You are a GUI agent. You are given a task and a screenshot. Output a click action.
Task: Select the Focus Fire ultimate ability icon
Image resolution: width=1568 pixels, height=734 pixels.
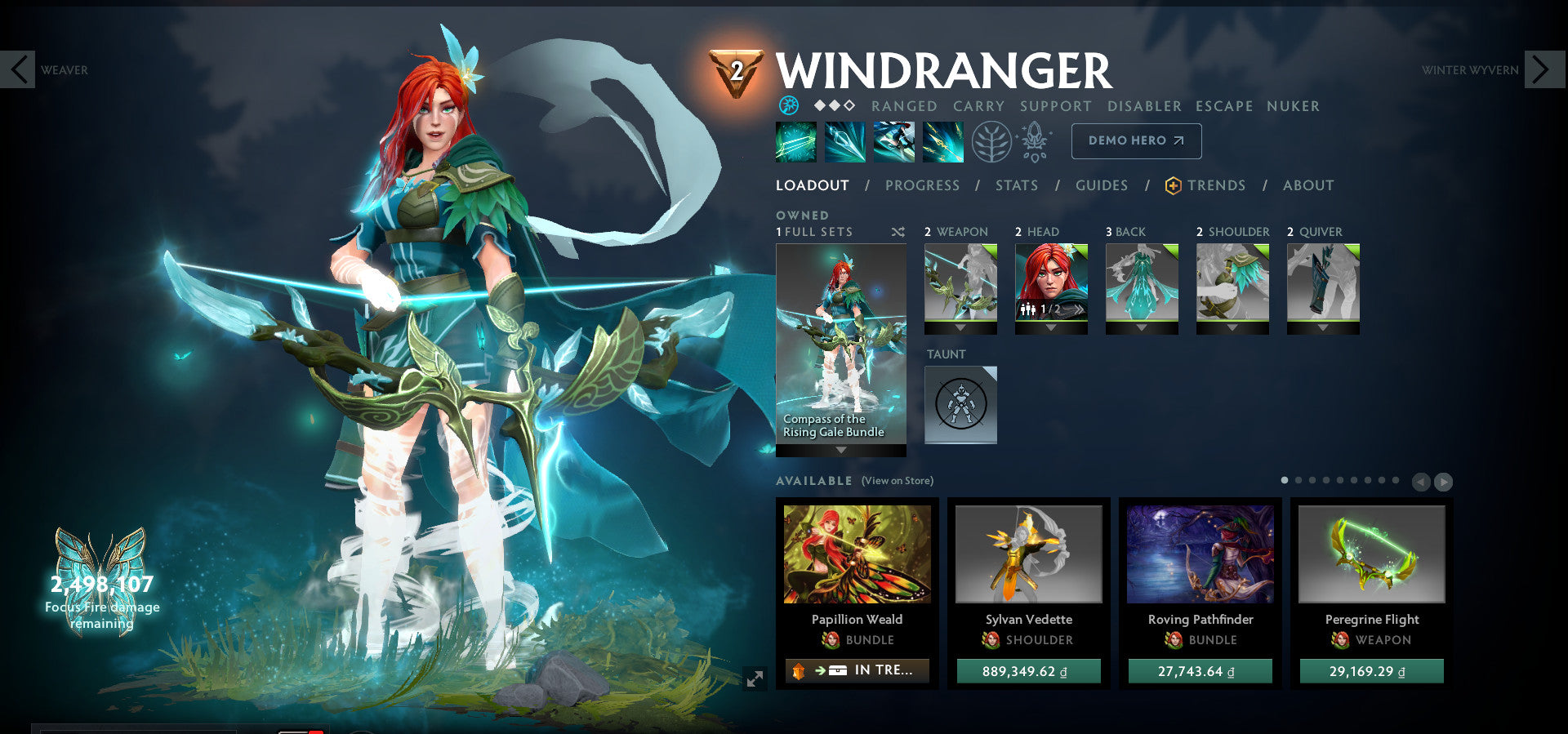[x=943, y=140]
